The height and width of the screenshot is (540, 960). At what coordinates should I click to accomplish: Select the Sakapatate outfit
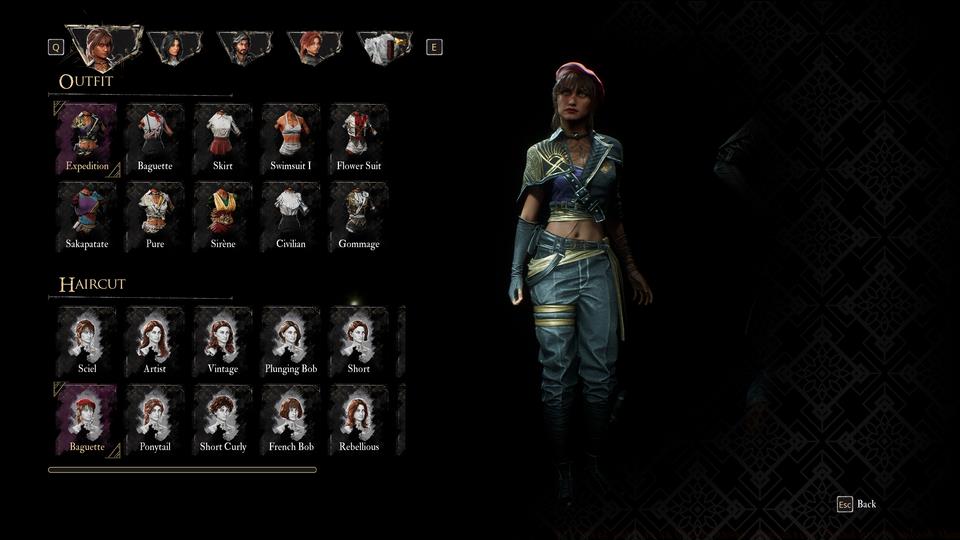87,216
